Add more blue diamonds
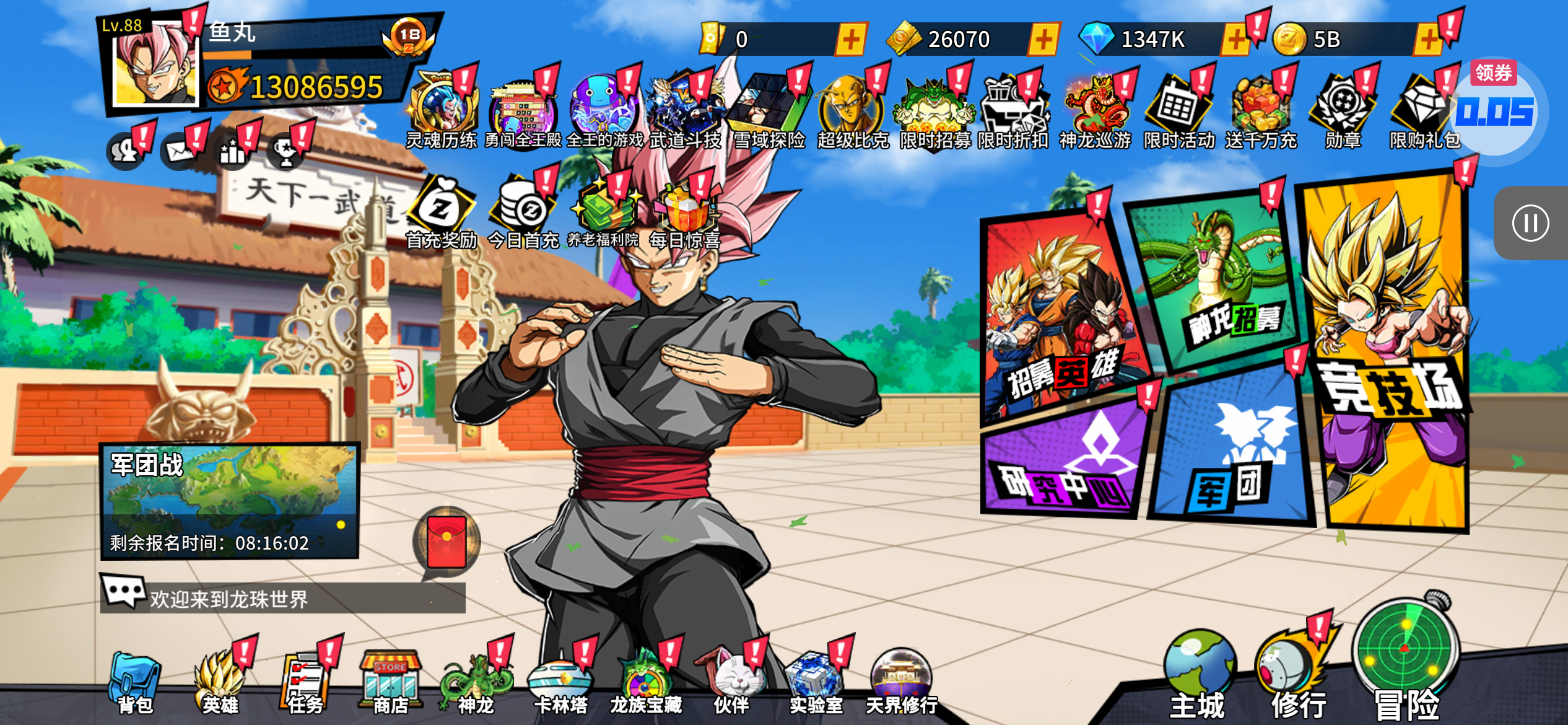 1235,40
